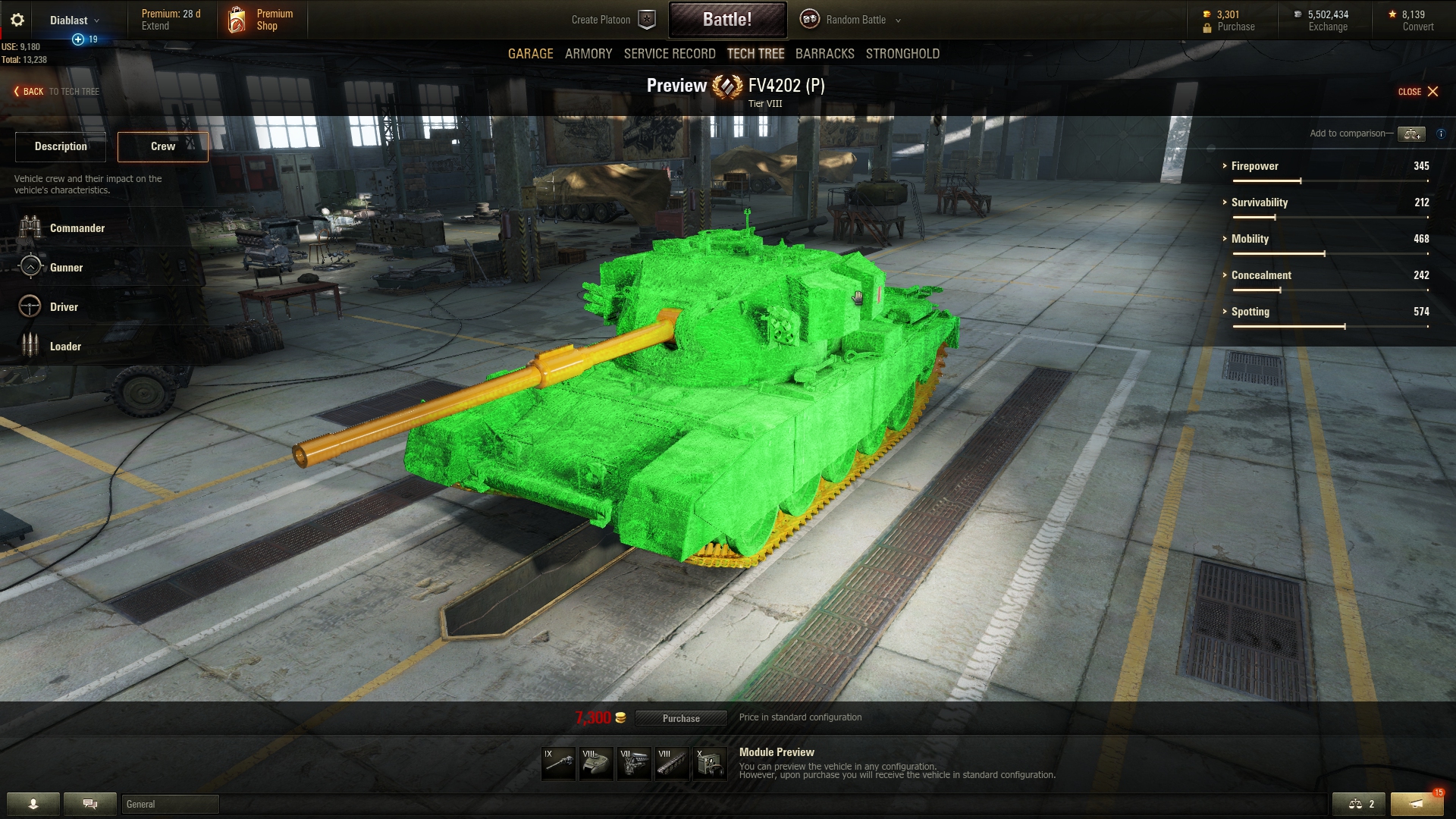
Task: Preview the Tier VIII turret module
Action: click(597, 763)
